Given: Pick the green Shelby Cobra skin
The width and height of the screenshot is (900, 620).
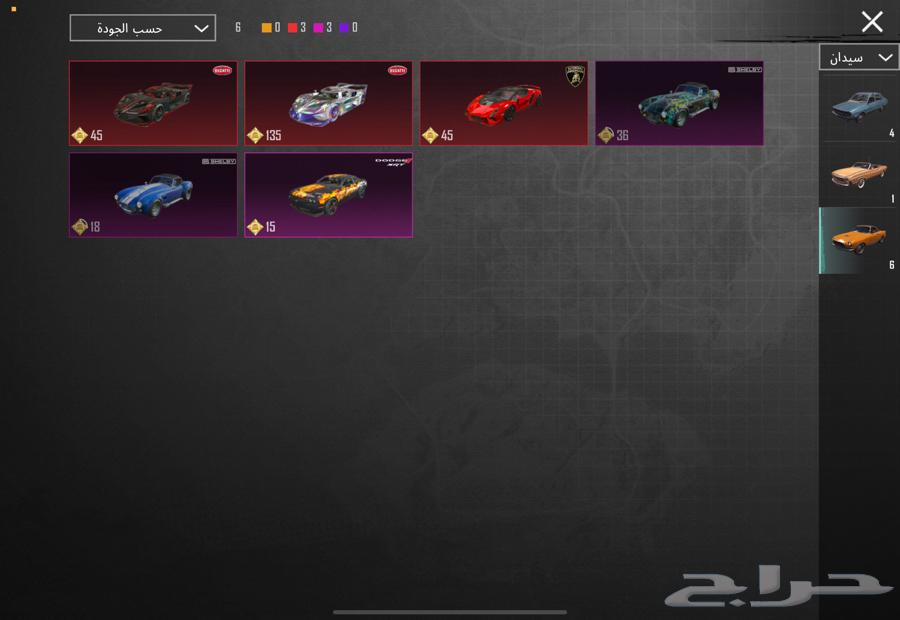Looking at the screenshot, I should (679, 103).
